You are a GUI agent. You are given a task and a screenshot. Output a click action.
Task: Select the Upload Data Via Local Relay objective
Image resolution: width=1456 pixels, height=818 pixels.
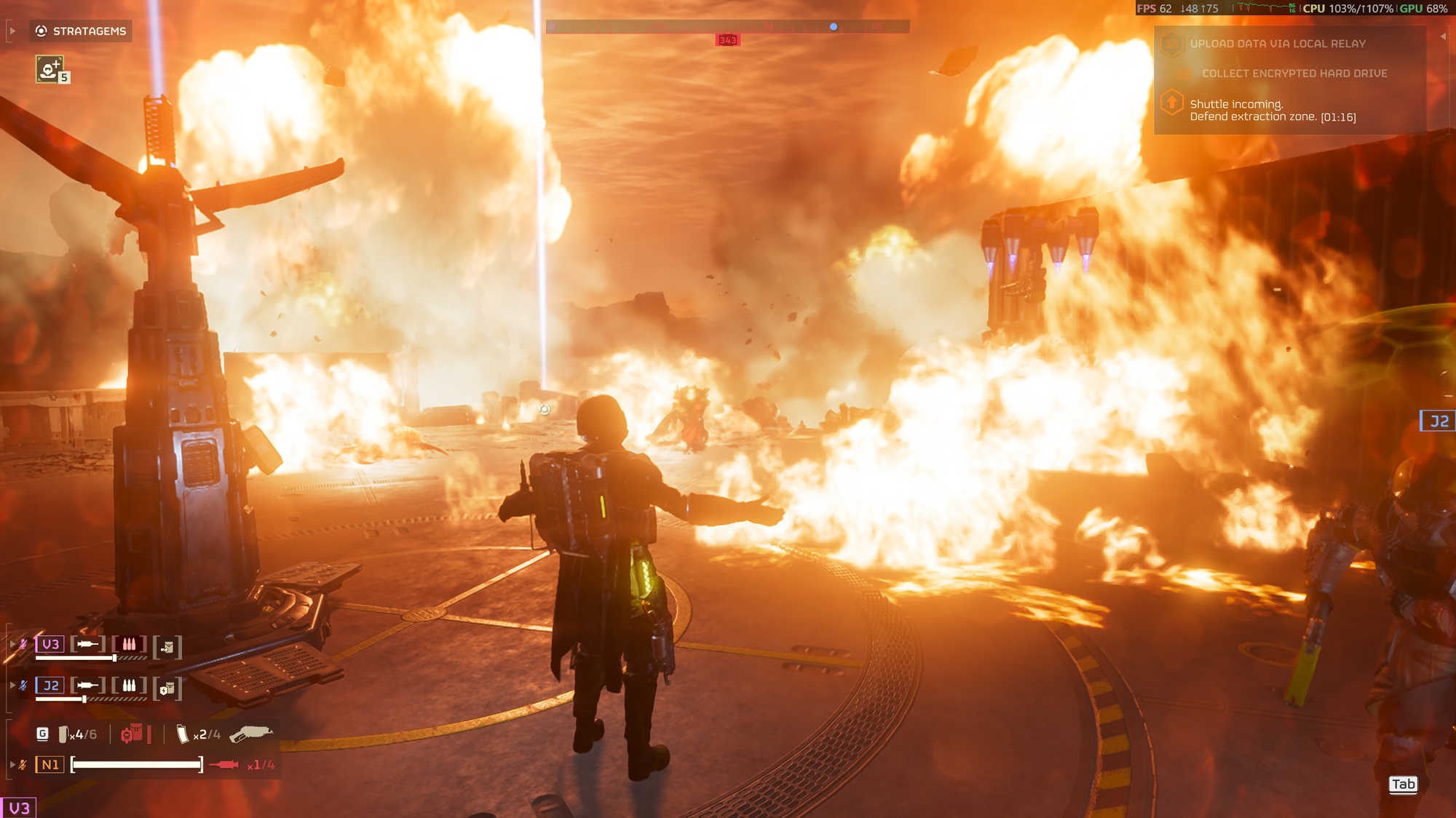pos(1278,44)
